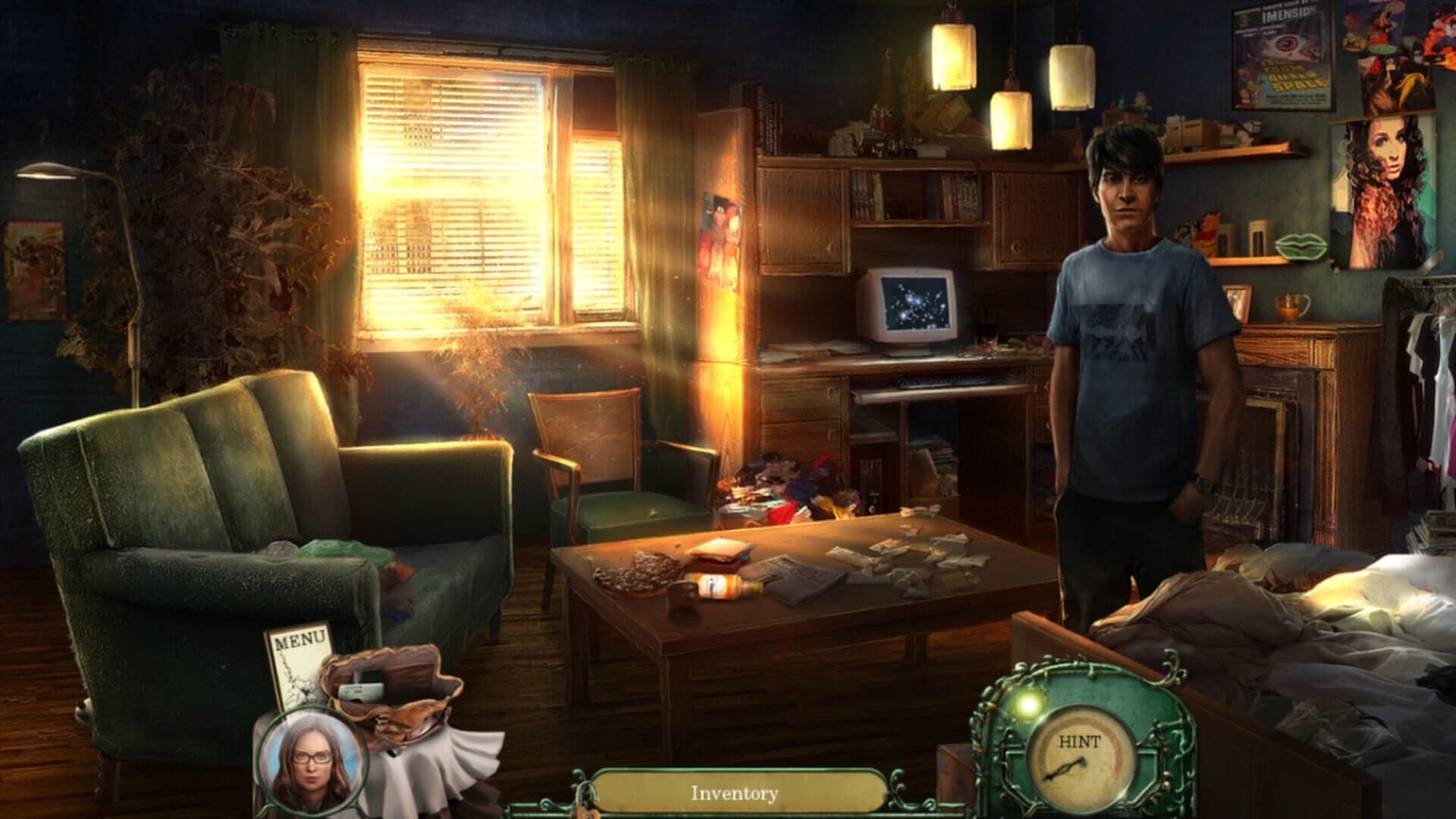Click the HINT clock dial
1456x819 pixels.
[1083, 758]
